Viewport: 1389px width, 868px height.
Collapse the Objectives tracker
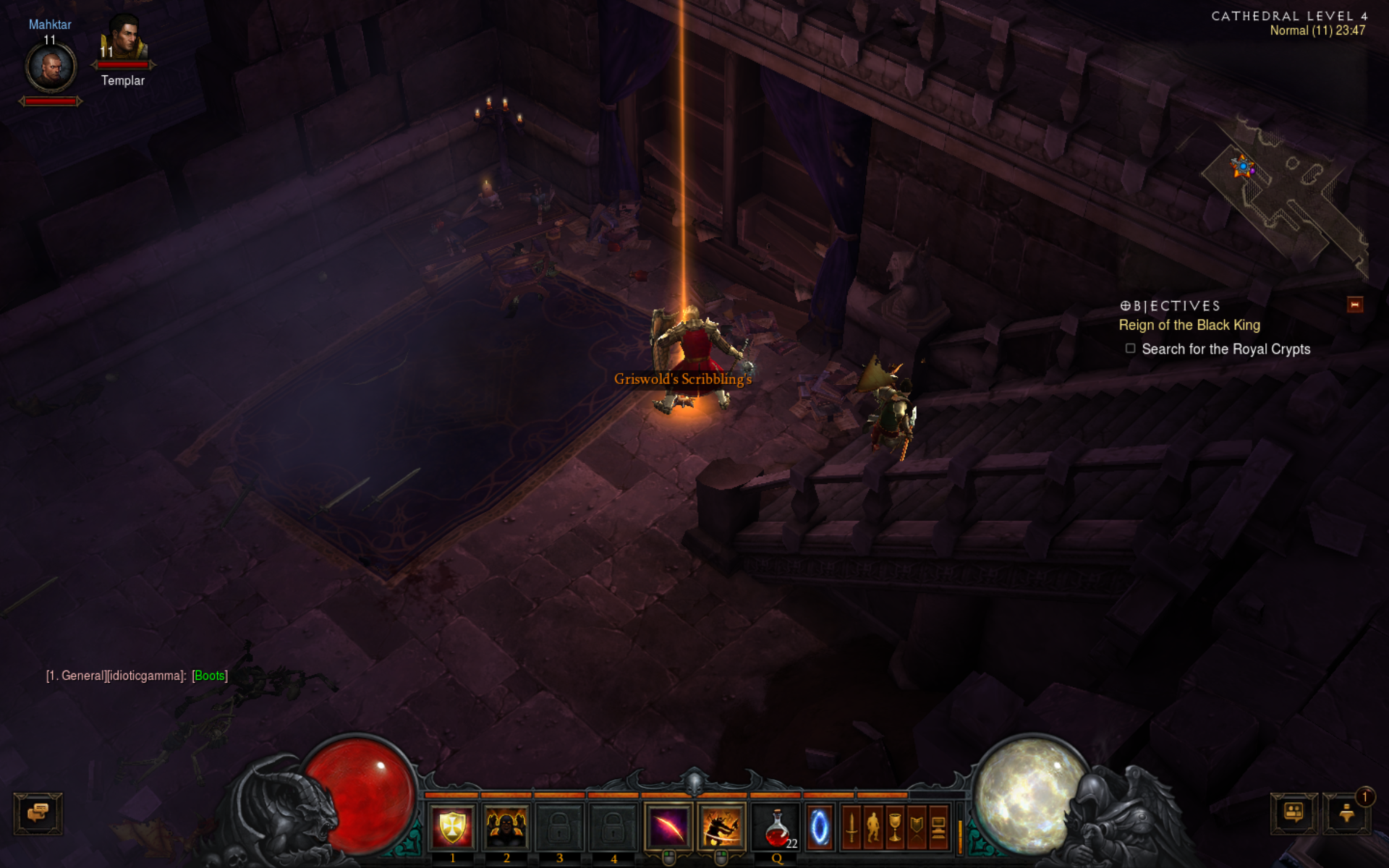click(x=1354, y=305)
